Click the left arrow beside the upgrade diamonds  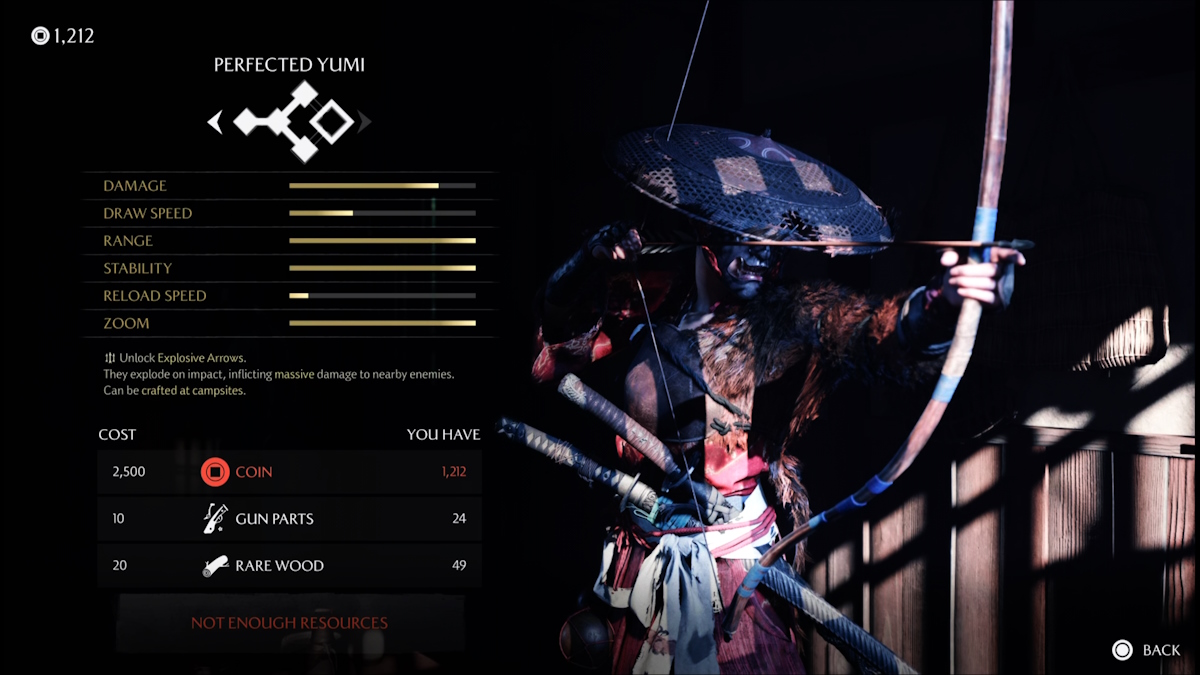[x=215, y=122]
